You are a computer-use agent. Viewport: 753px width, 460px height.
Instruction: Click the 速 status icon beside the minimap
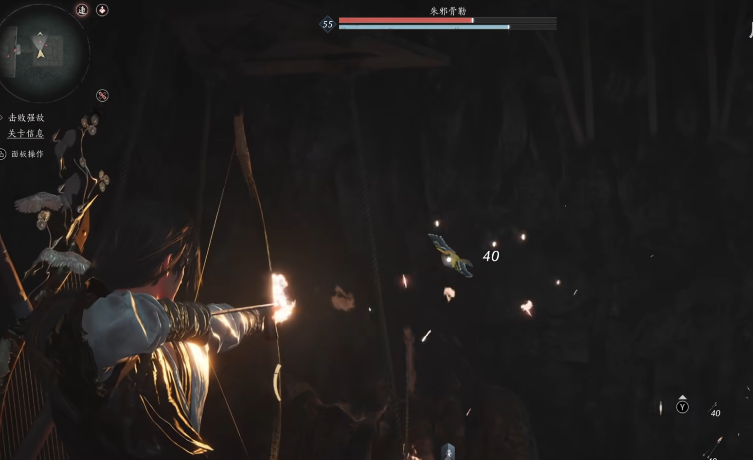(82, 9)
